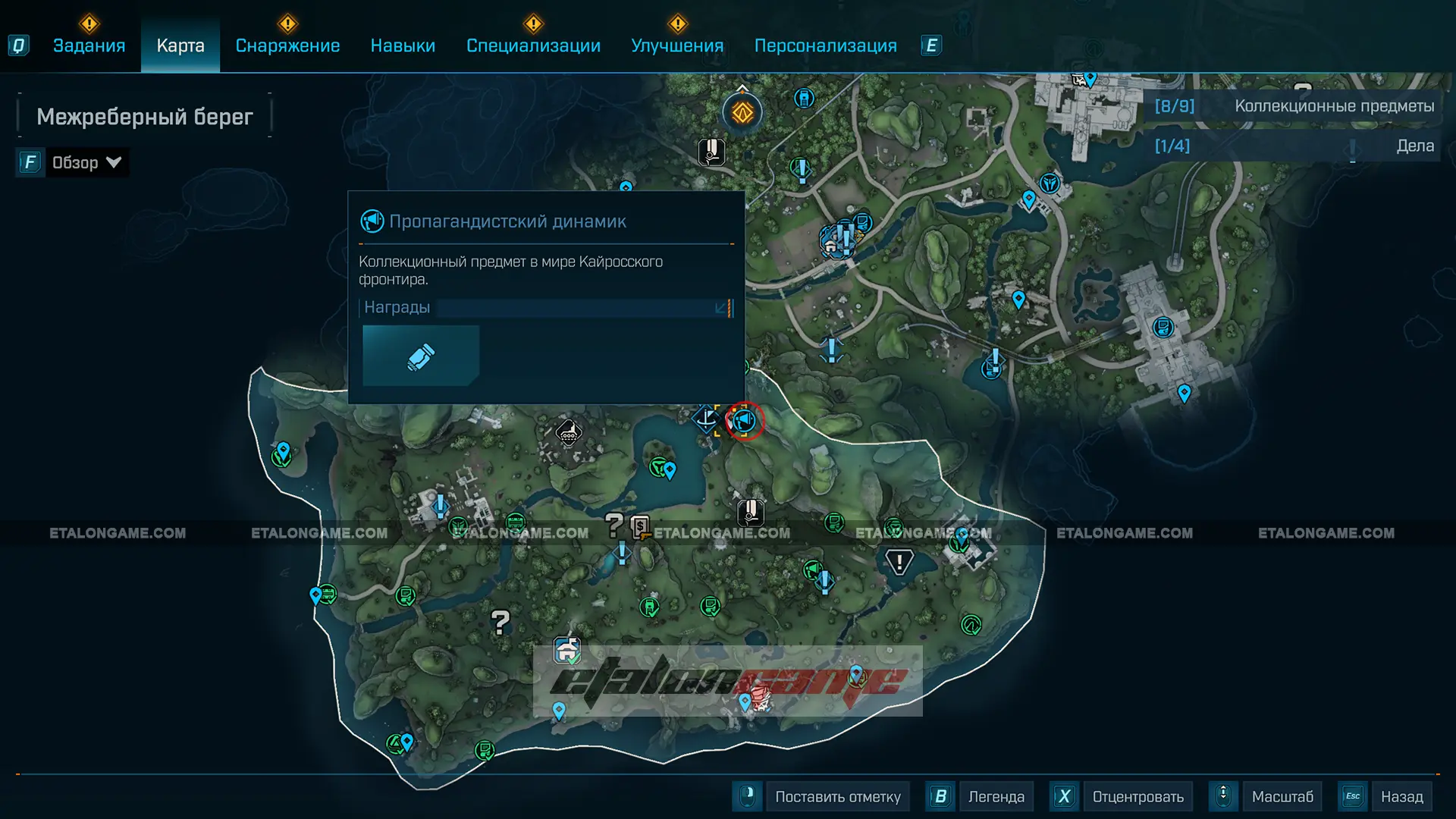Viewport: 1456px width, 819px height.
Task: Switch to the Снаряжение tab
Action: coord(287,45)
